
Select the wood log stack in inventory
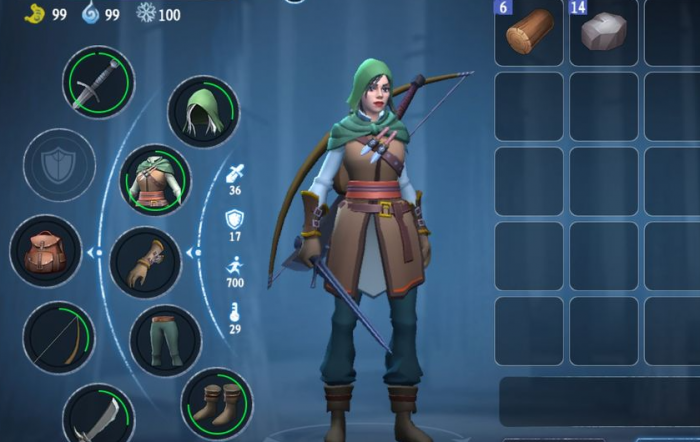tap(528, 34)
